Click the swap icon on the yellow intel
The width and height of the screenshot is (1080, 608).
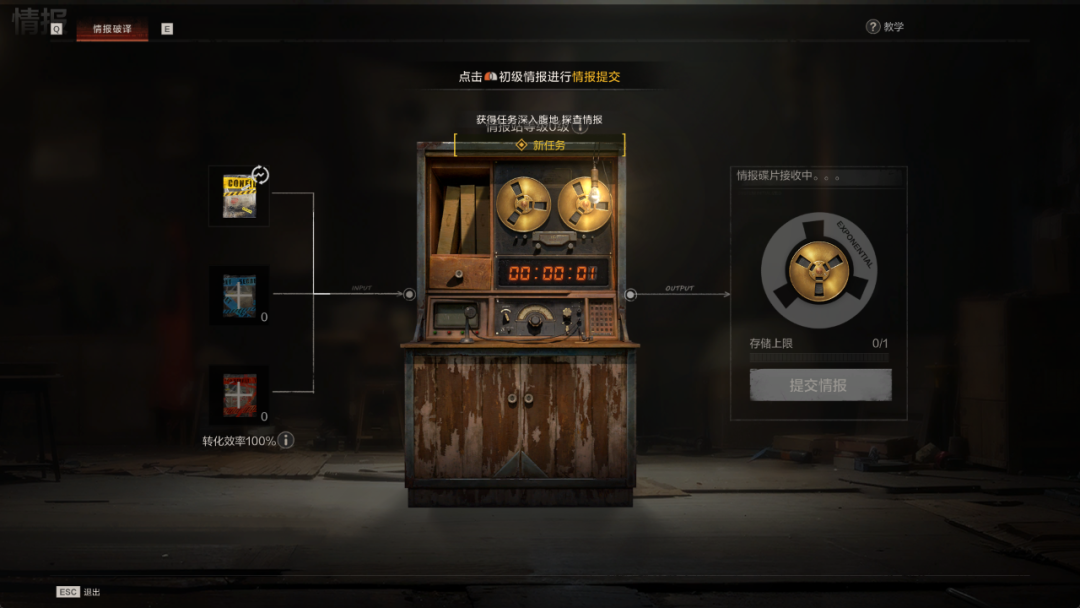[260, 175]
